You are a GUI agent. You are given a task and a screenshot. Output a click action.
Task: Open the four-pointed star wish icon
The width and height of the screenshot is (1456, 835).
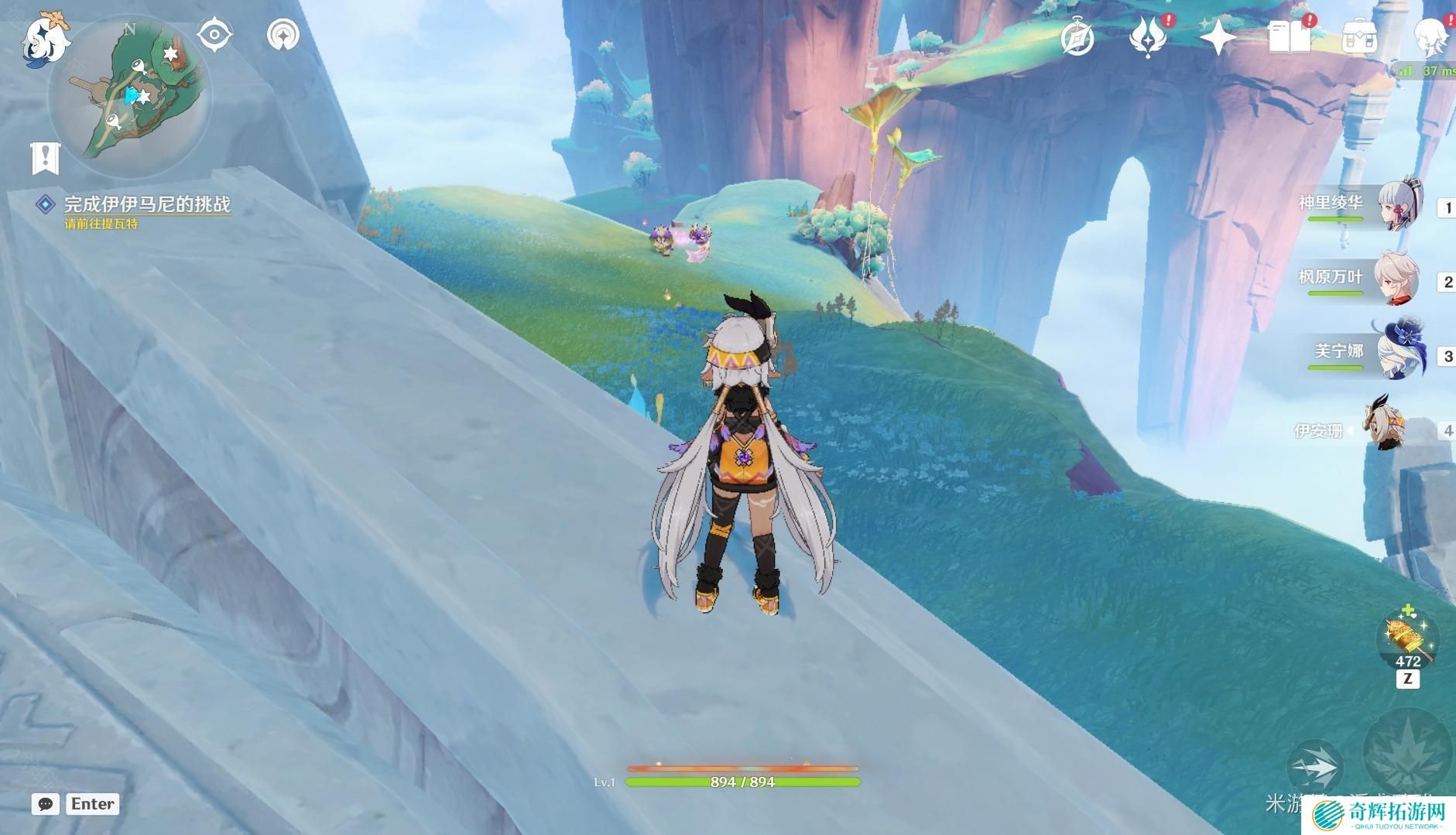tap(1217, 37)
